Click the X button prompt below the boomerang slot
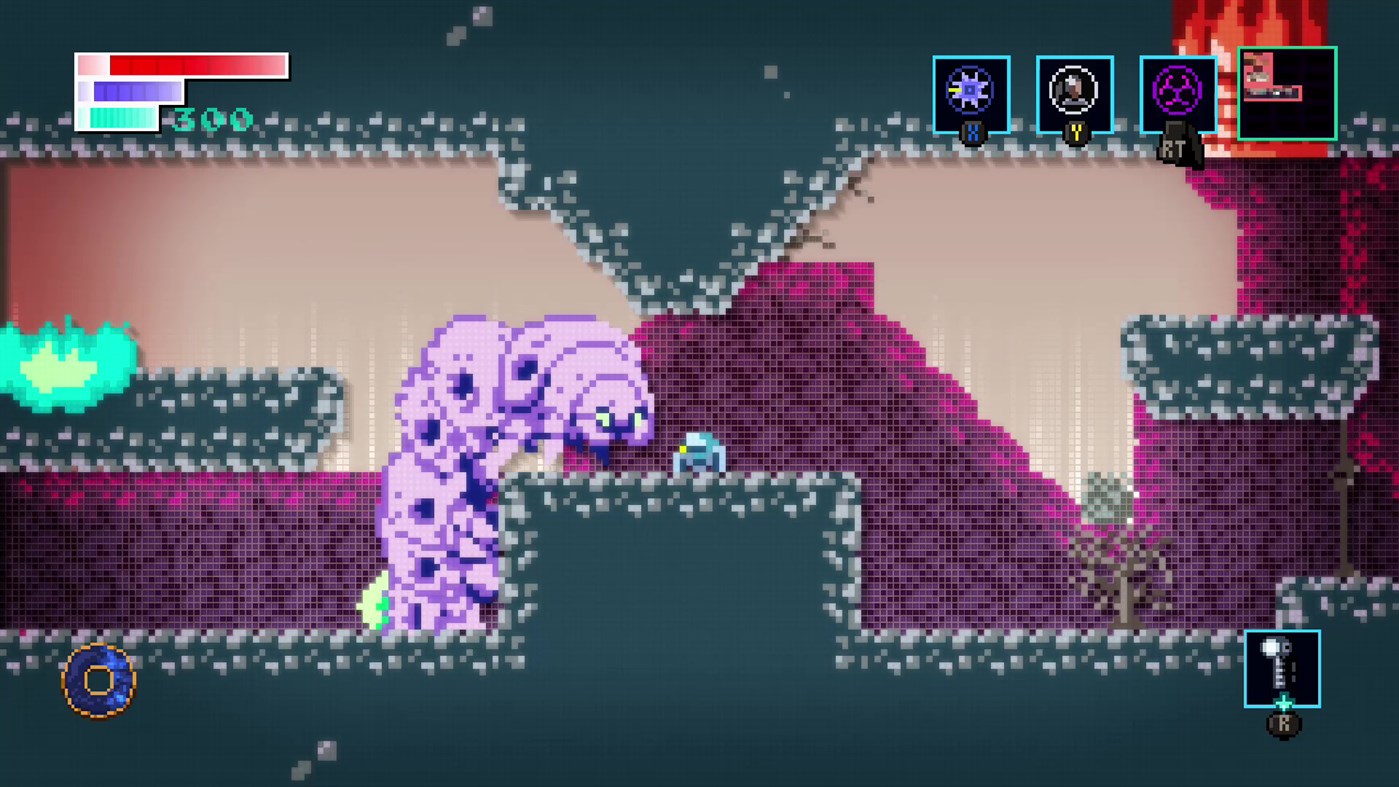This screenshot has height=787, width=1399. point(971,131)
